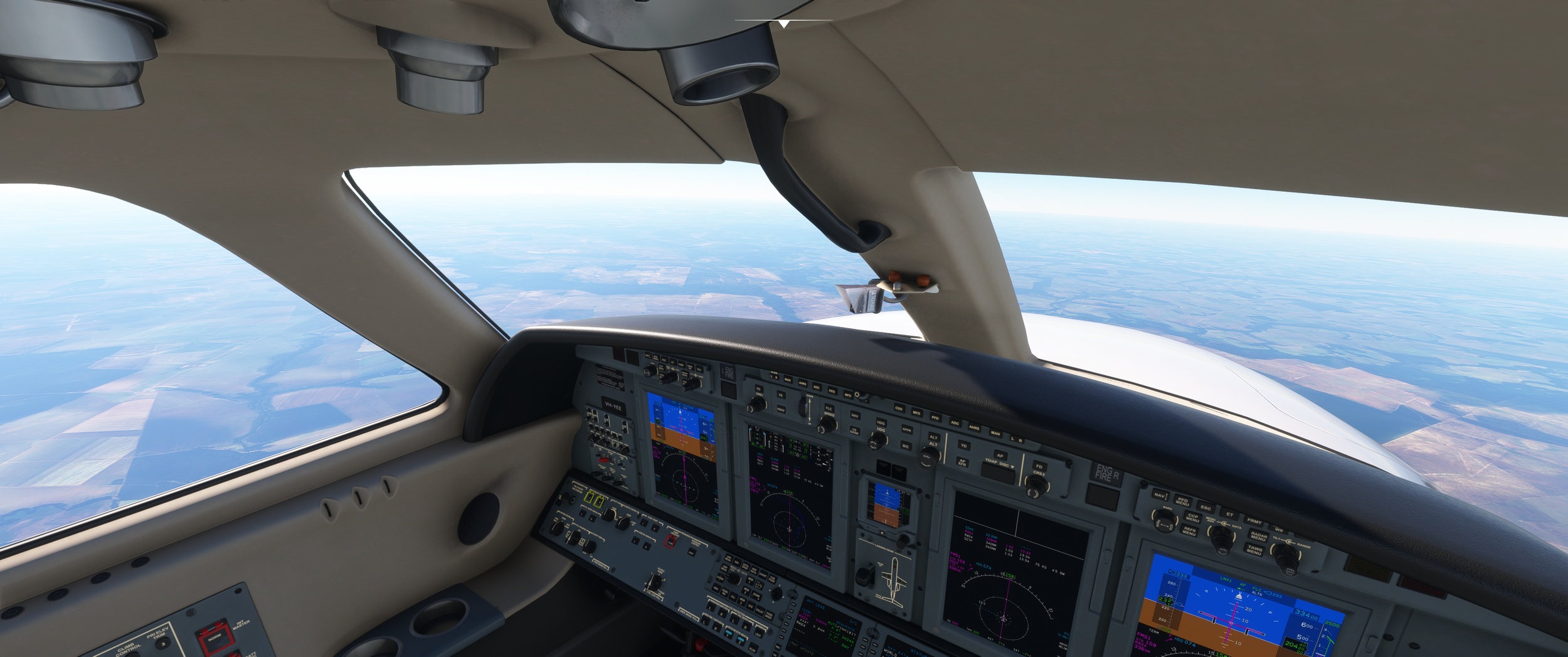The height and width of the screenshot is (657, 1568).
Task: Change display format with FRMT button
Action: click(x=1254, y=521)
